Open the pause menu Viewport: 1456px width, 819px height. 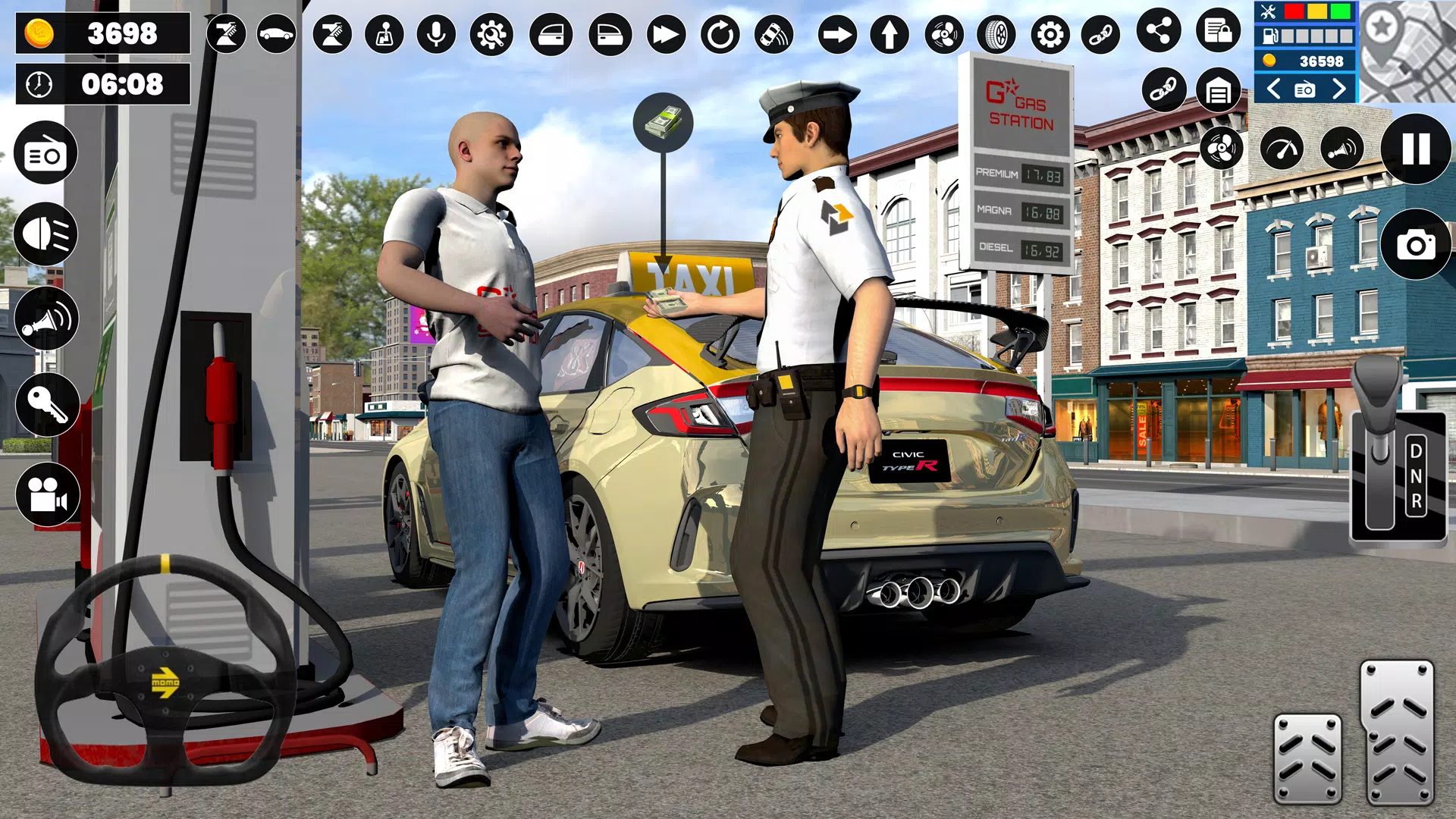(1415, 149)
